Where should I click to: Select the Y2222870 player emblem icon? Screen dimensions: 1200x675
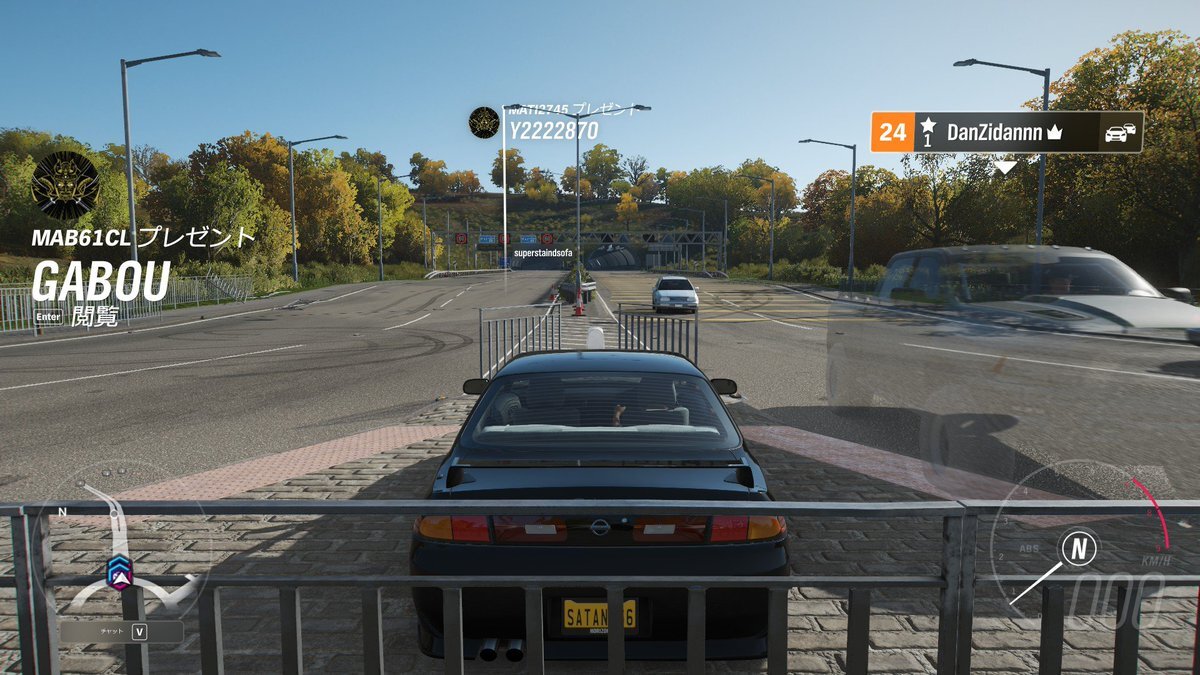tap(484, 122)
